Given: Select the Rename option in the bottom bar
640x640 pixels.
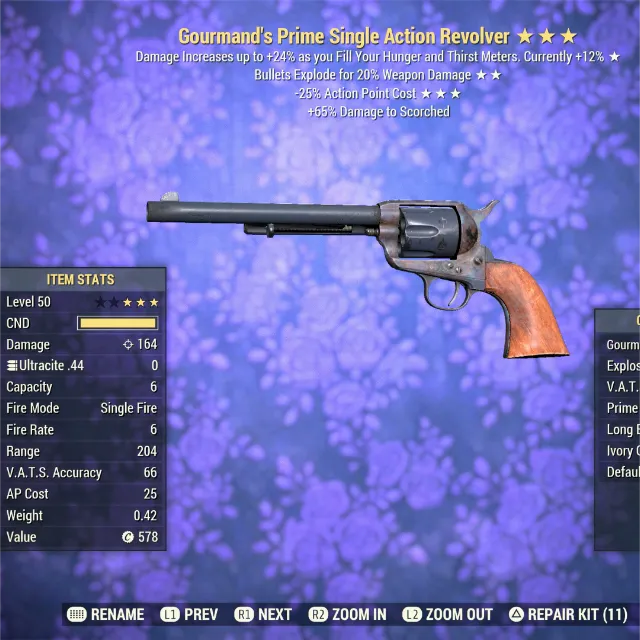Looking at the screenshot, I should (107, 614).
